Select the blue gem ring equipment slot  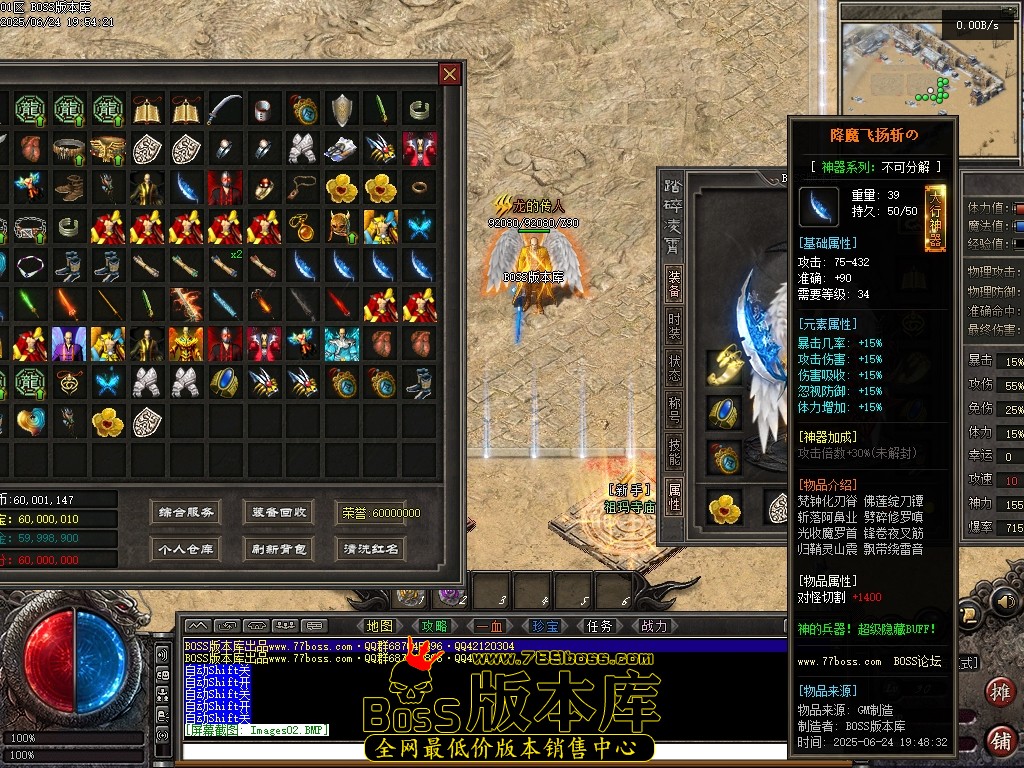[x=725, y=412]
